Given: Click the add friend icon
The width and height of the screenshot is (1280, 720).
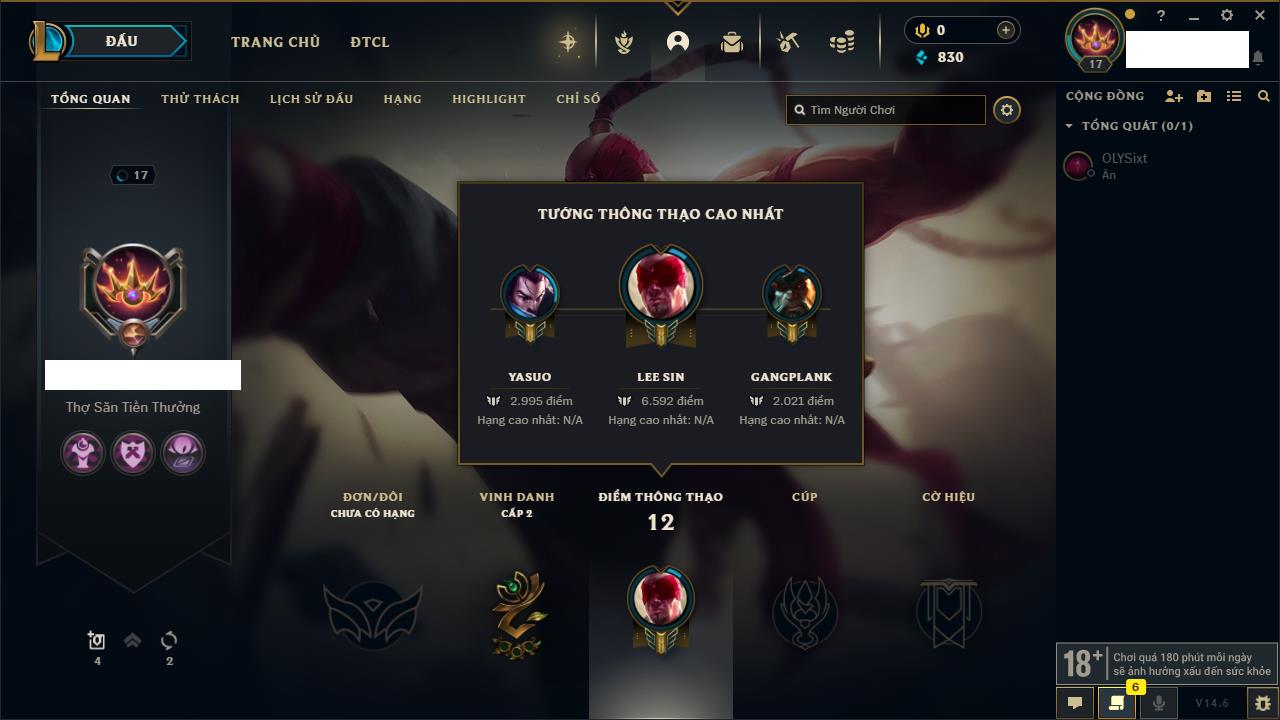Looking at the screenshot, I should tap(1173, 96).
